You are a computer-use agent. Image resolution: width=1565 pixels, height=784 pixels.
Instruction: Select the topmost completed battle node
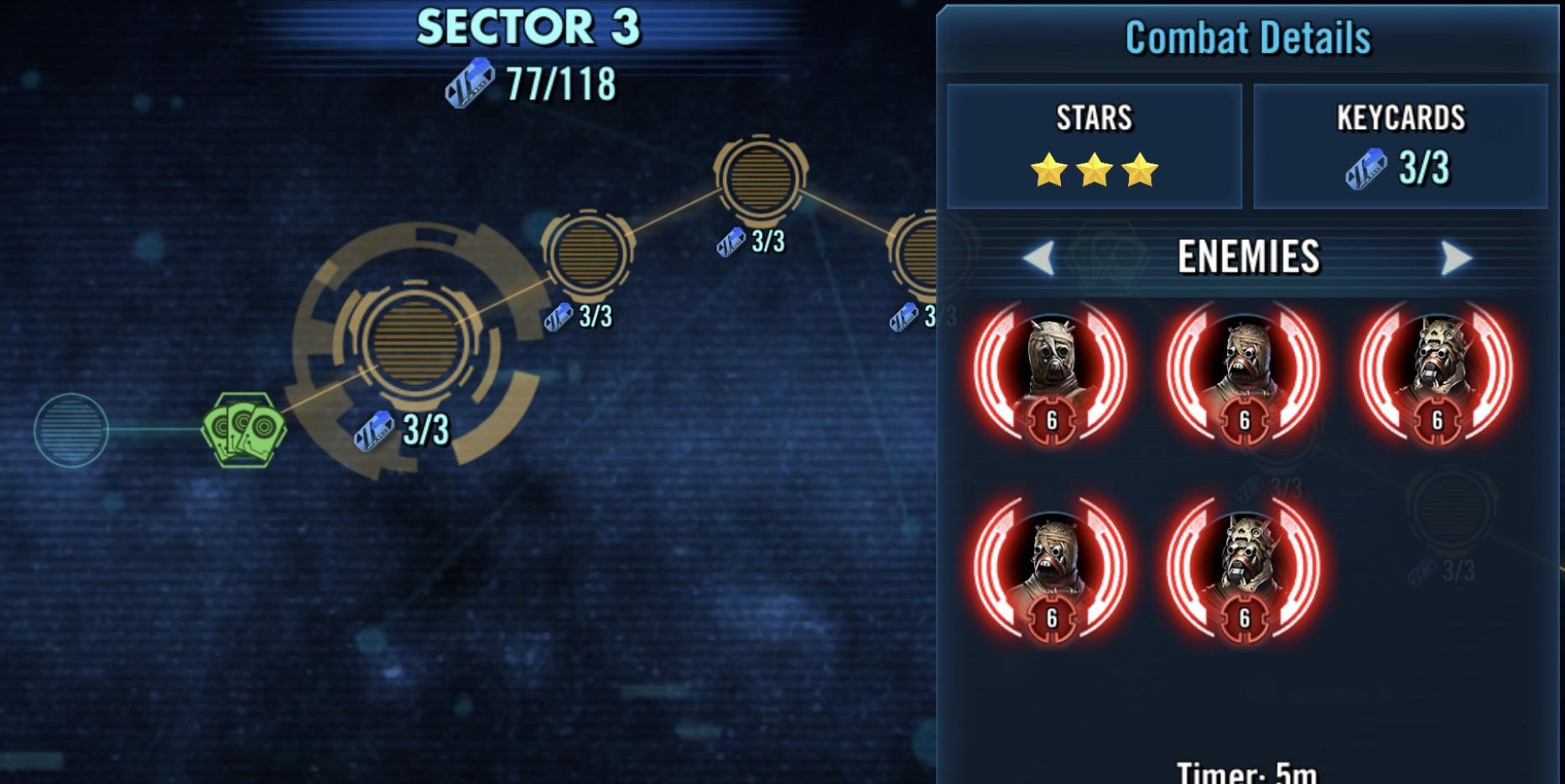[762, 178]
